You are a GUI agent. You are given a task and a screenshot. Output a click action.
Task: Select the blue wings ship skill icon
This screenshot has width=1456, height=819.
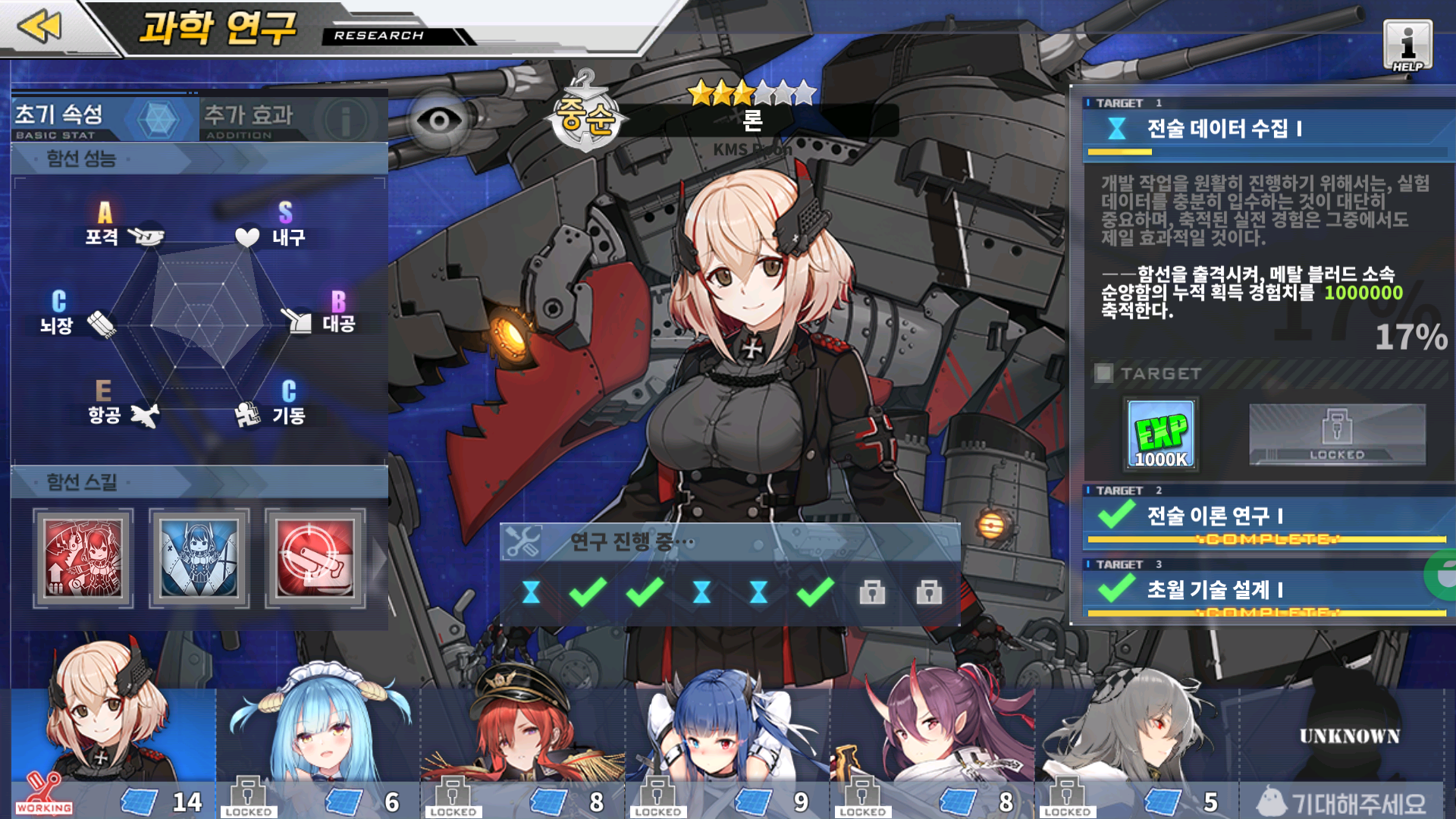pyautogui.click(x=199, y=558)
